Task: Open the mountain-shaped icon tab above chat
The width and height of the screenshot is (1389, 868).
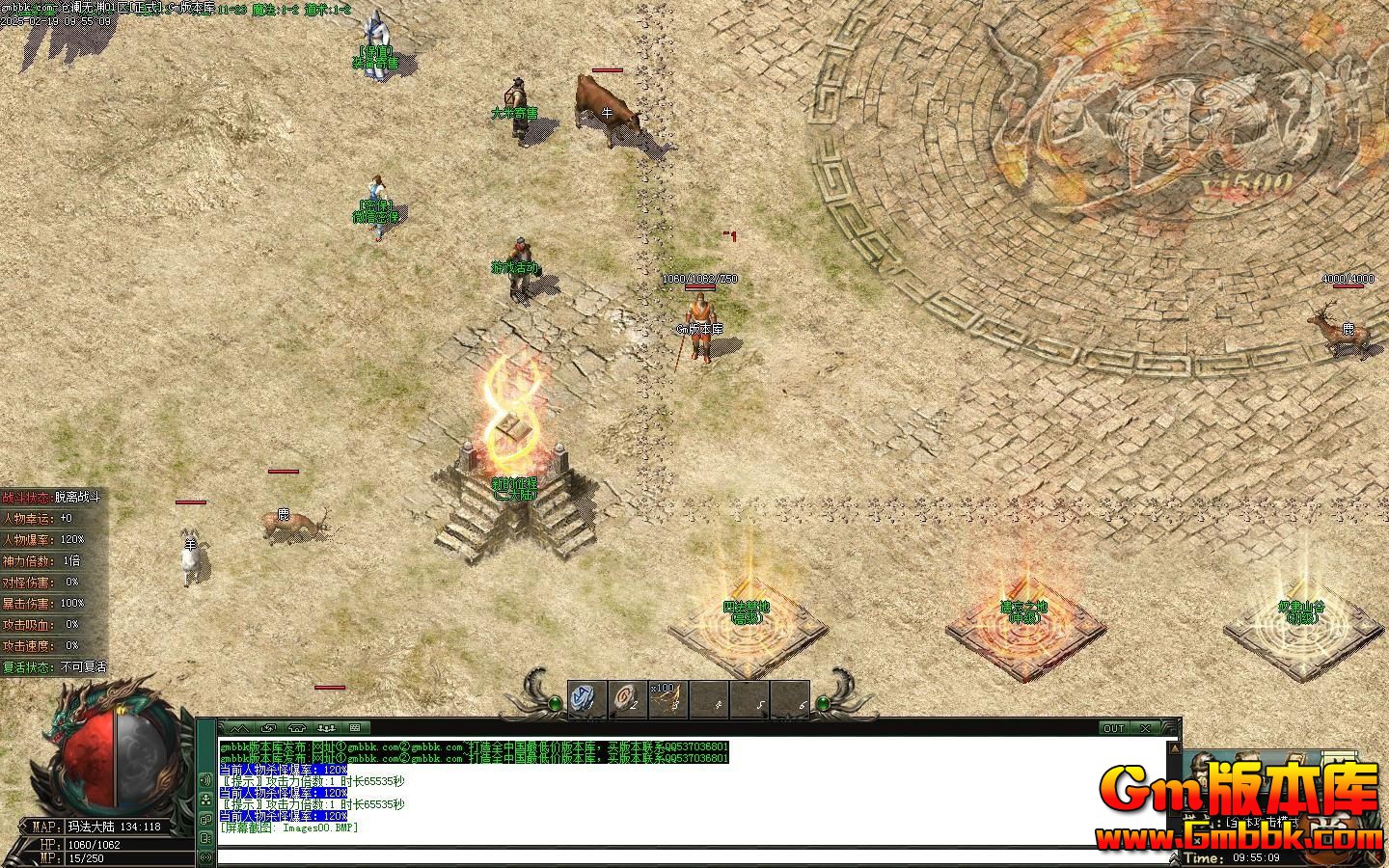Action: pyautogui.click(x=239, y=728)
